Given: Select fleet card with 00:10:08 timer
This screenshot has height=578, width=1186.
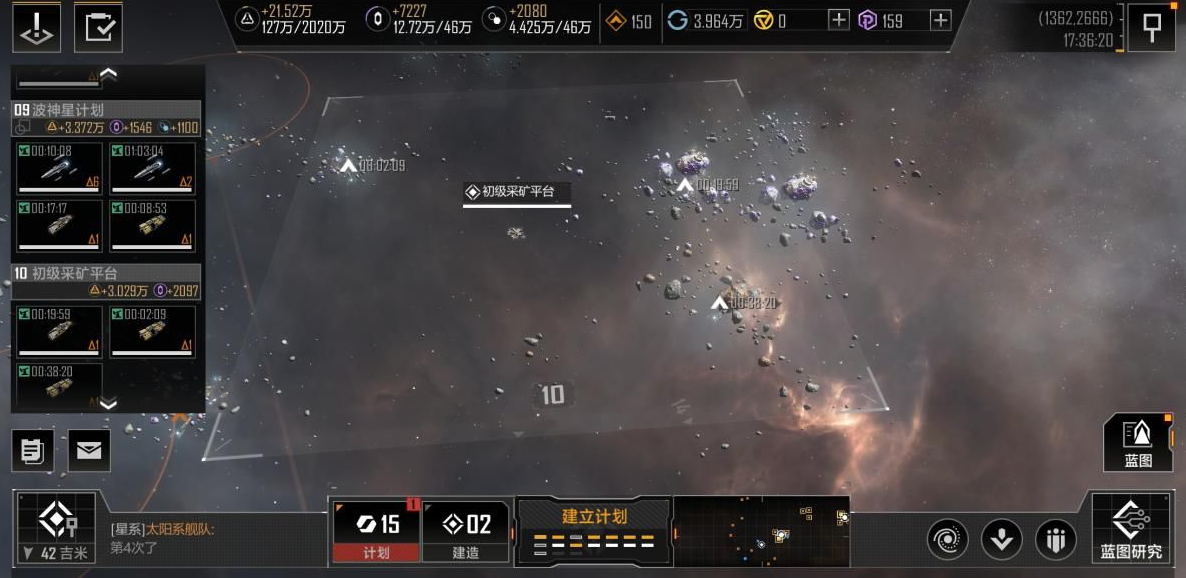Looking at the screenshot, I should click(59, 168).
